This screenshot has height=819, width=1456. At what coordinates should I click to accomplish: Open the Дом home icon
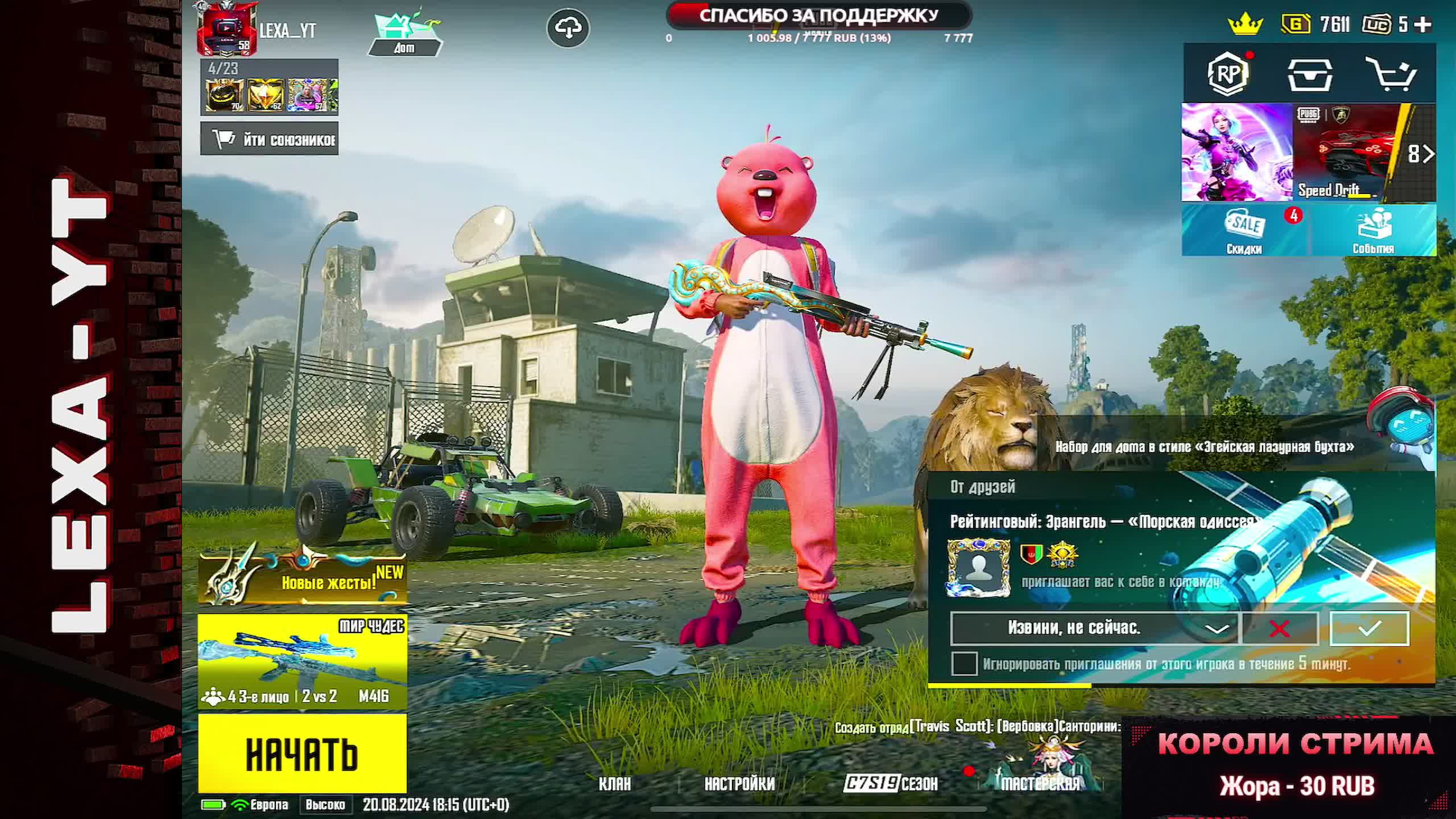pos(404,34)
